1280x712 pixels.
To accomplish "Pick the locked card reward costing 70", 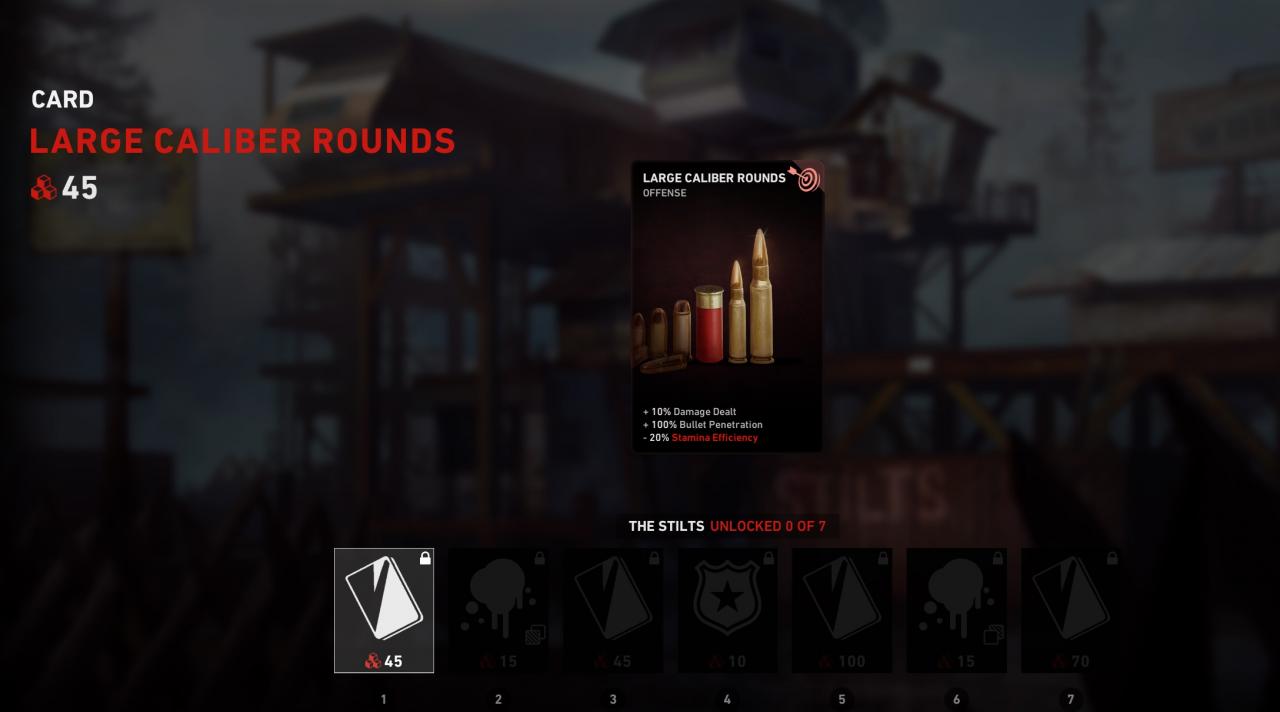I will pos(1070,610).
